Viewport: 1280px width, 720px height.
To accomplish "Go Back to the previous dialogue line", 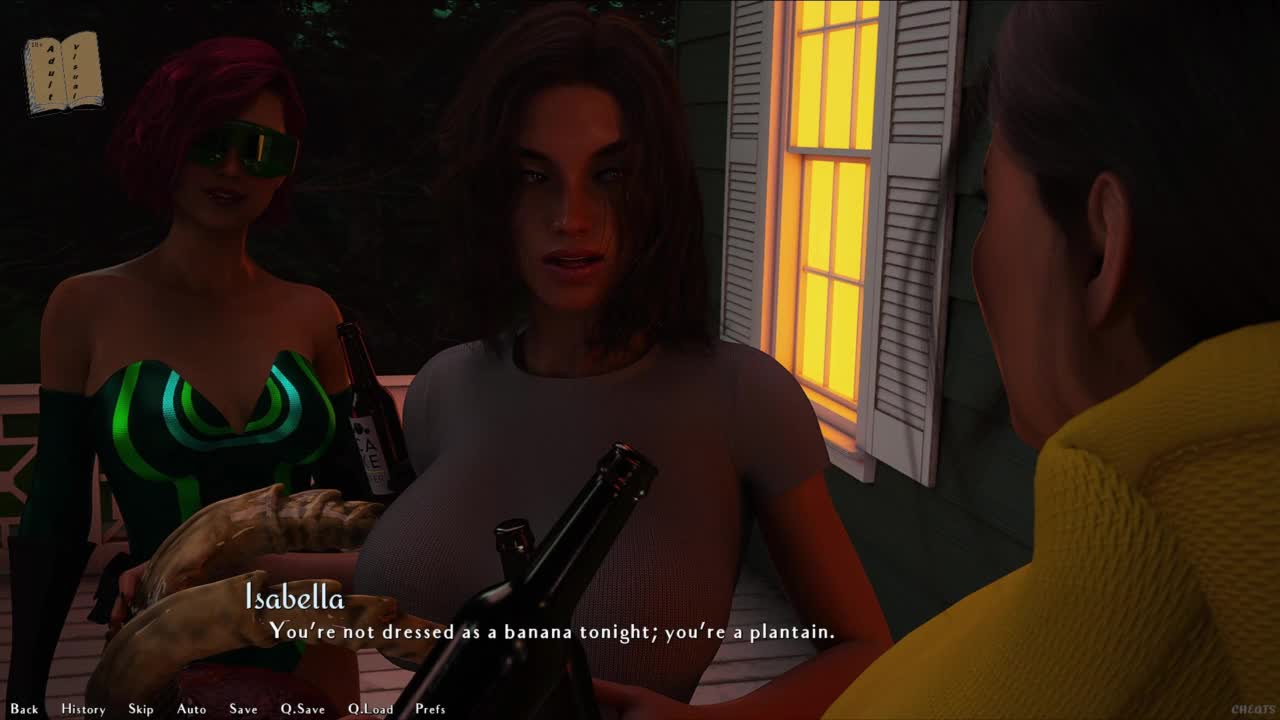I will (x=24, y=709).
